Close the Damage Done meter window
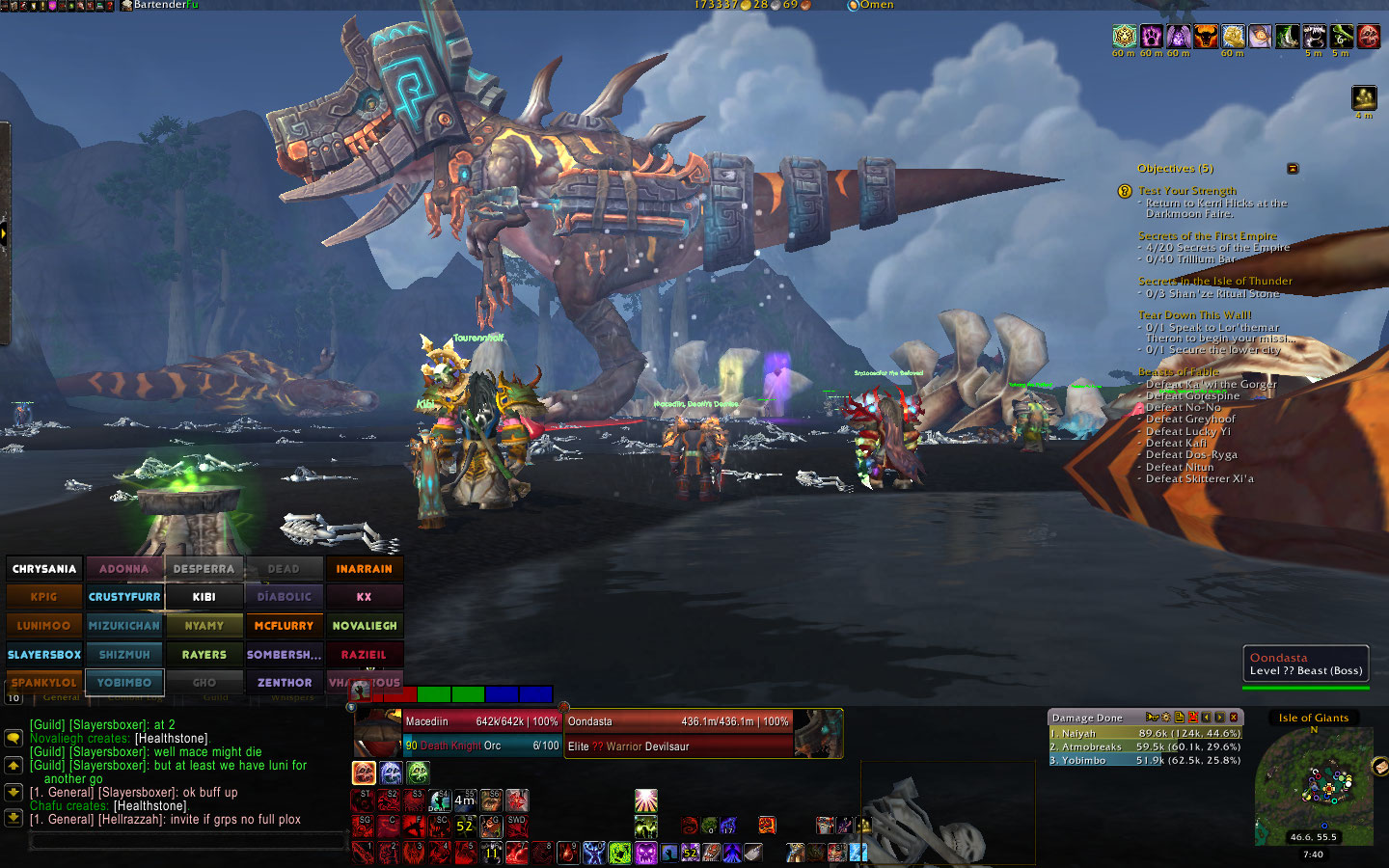The height and width of the screenshot is (868, 1389). [1233, 718]
